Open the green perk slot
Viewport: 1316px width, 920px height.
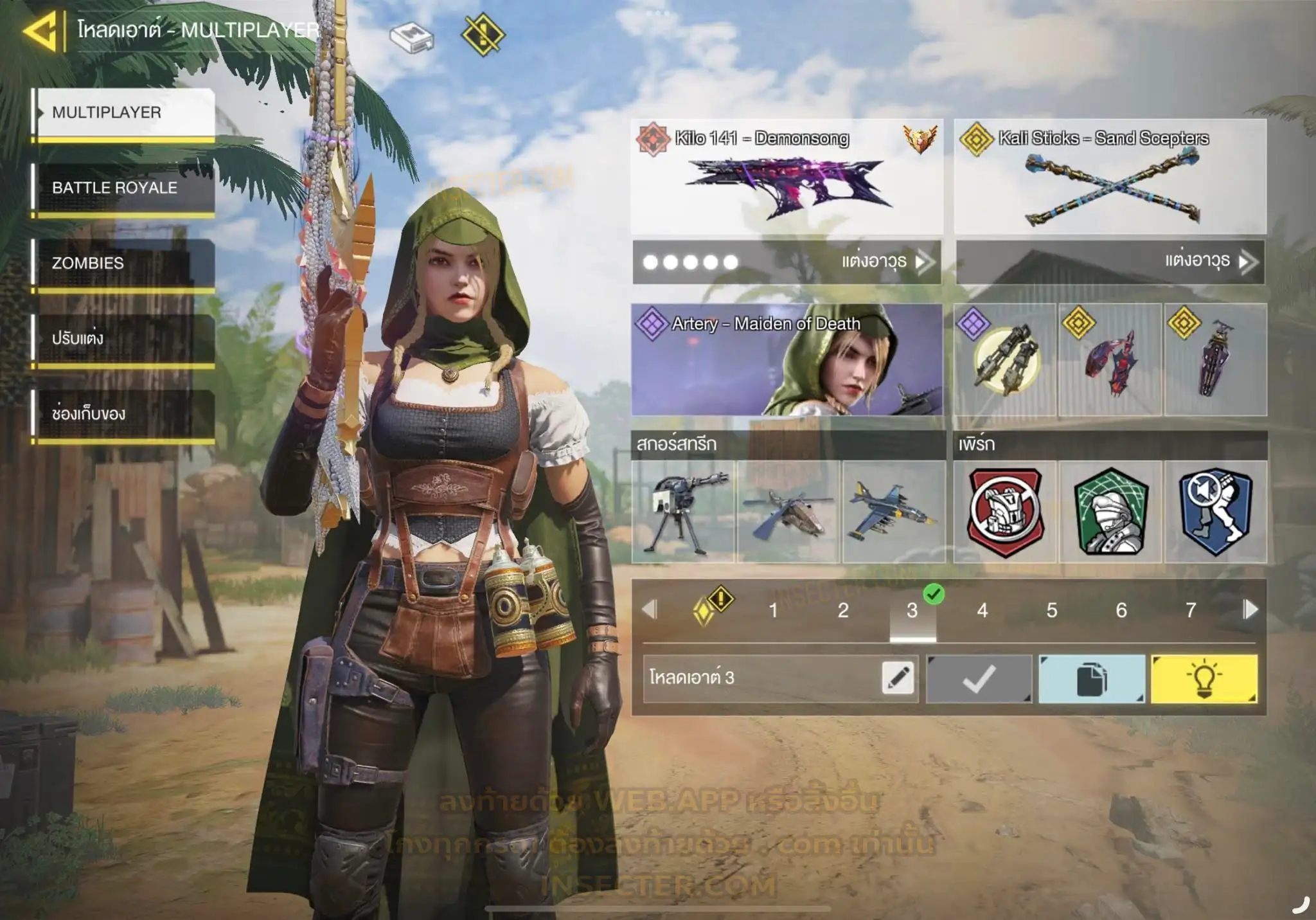tap(1110, 512)
